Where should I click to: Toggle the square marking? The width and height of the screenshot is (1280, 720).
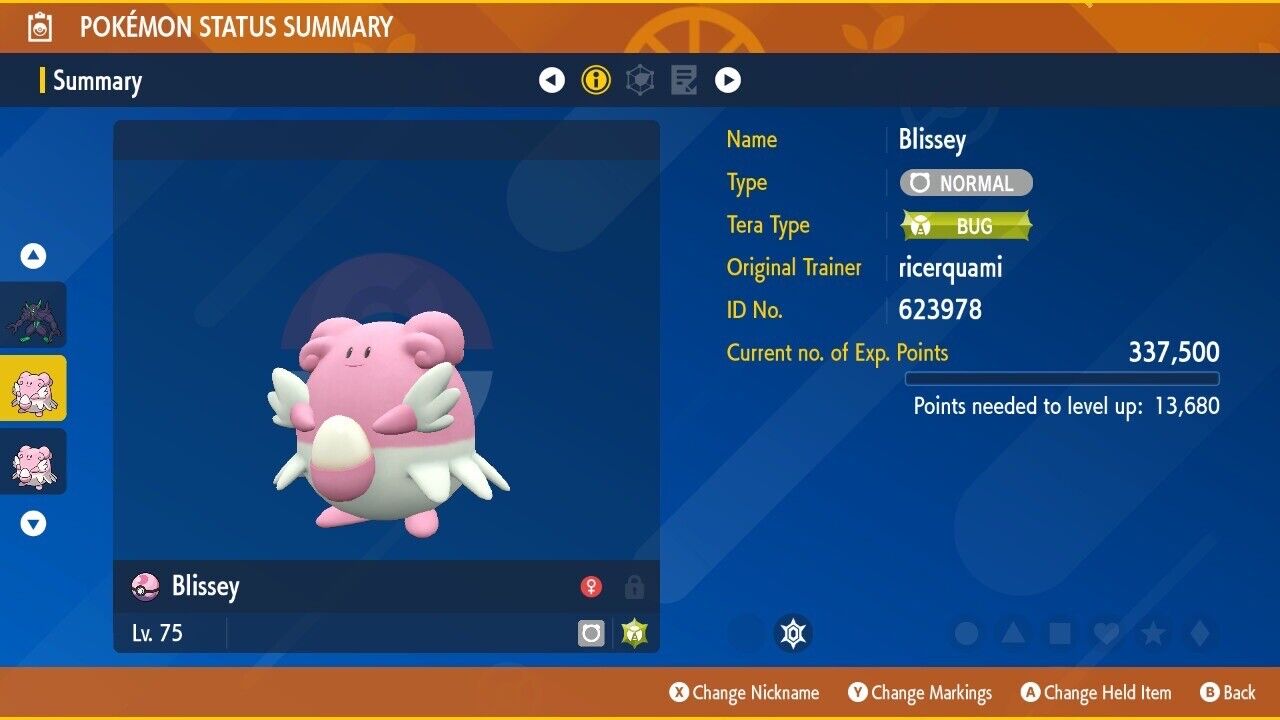pyautogui.click(x=1059, y=633)
